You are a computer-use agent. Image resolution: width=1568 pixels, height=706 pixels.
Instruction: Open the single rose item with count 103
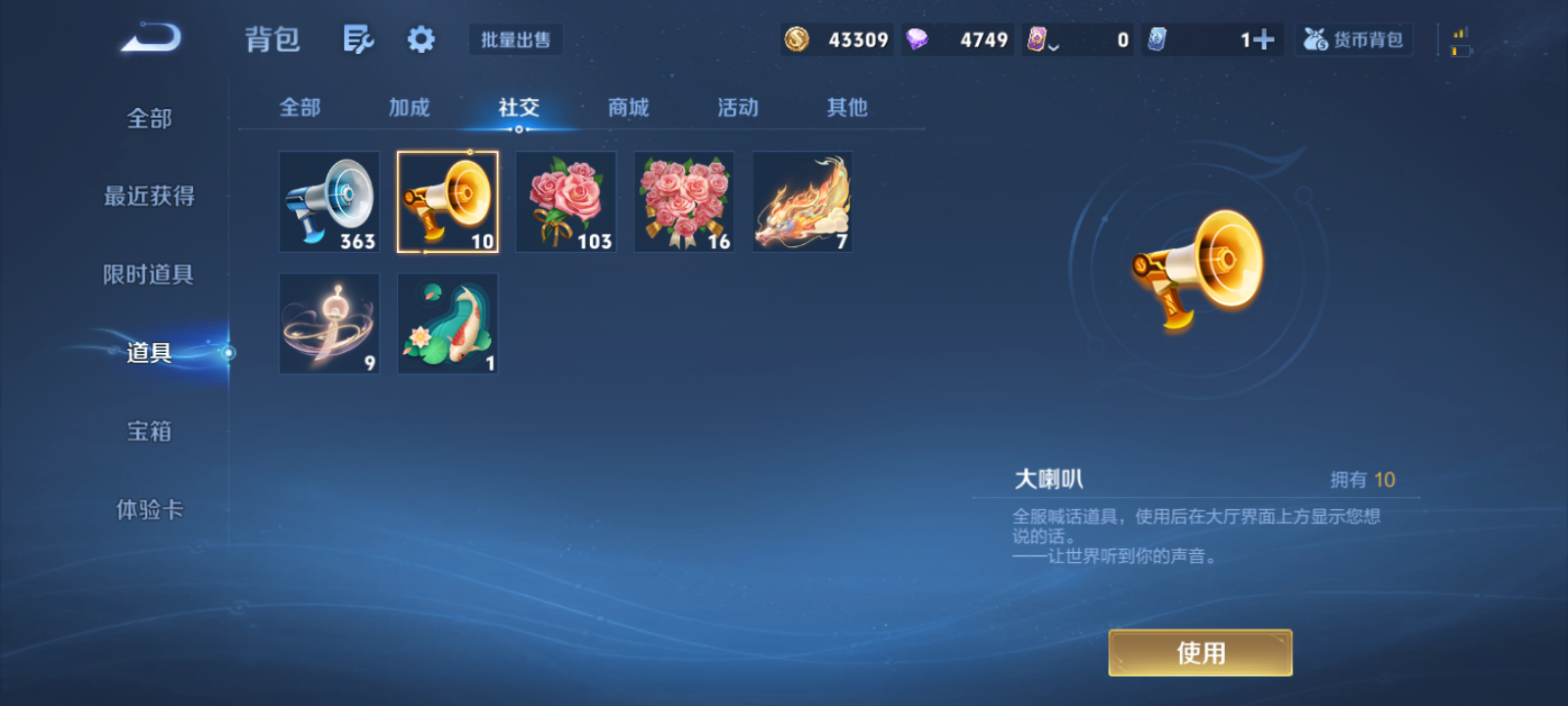(x=565, y=201)
